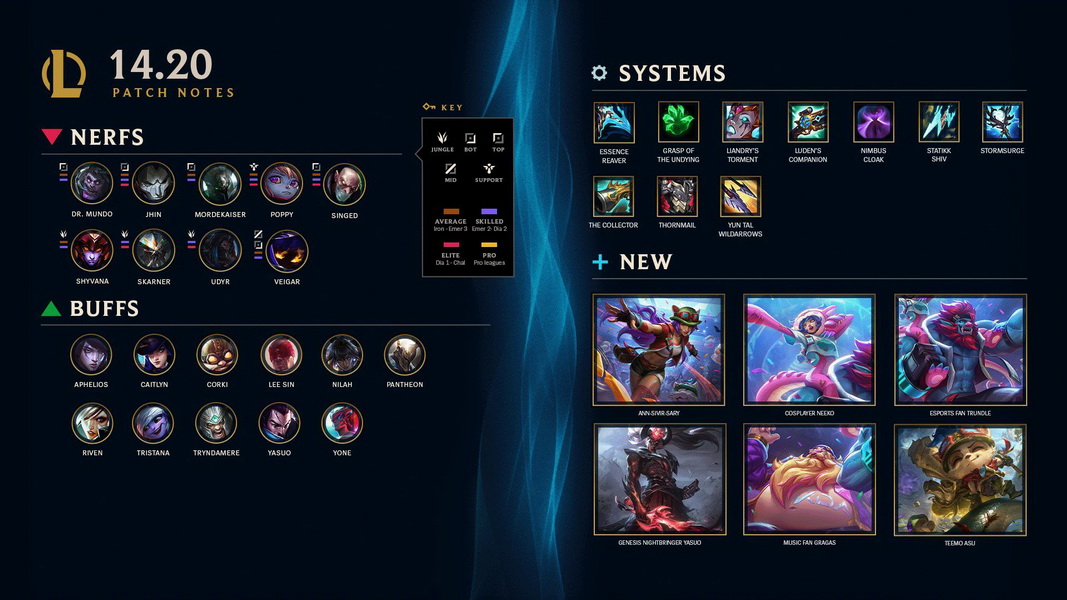
Task: Show the Music Fan Gragas skin image
Action: [x=810, y=479]
